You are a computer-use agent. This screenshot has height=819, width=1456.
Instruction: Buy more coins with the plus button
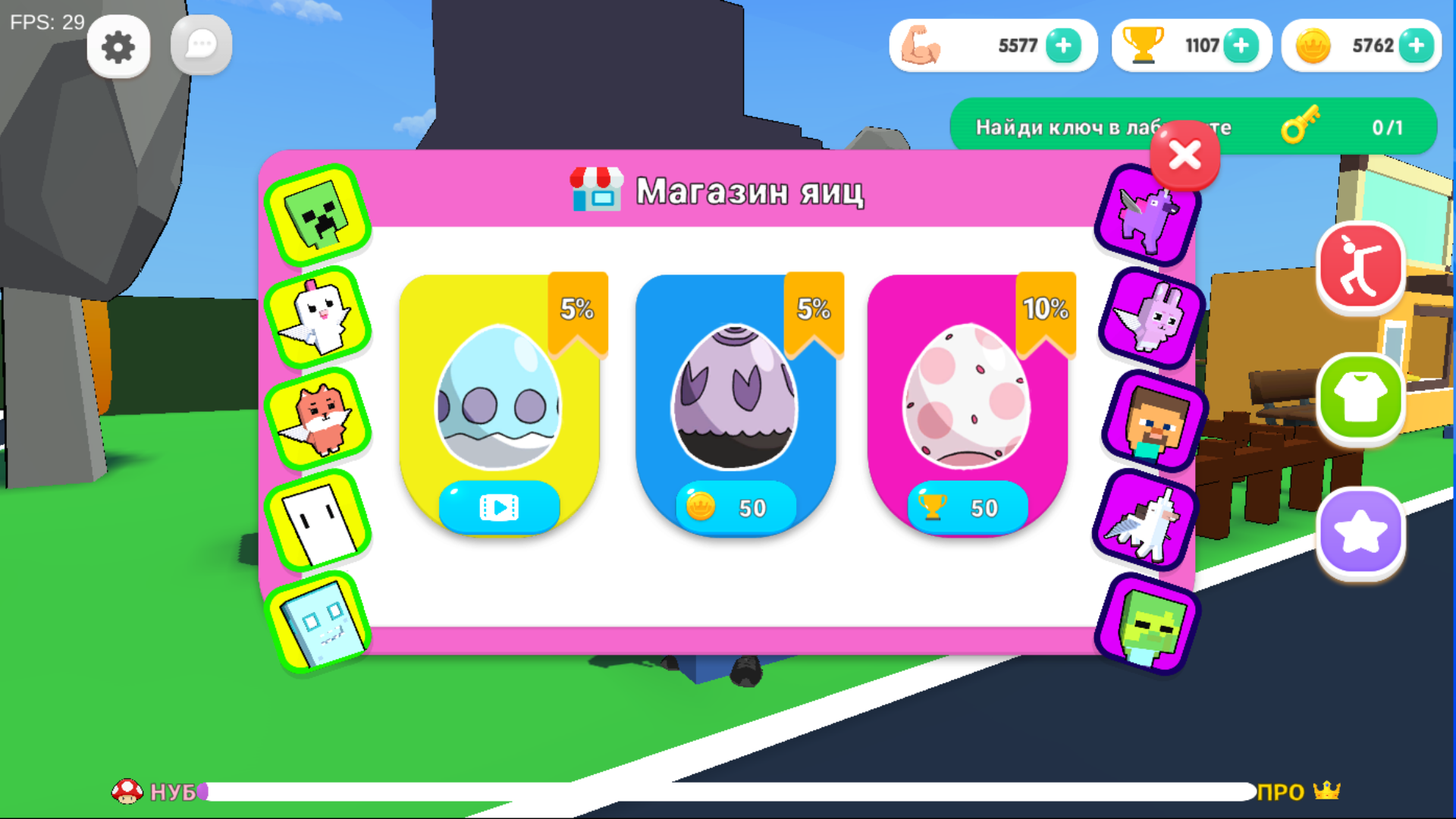click(x=1414, y=45)
